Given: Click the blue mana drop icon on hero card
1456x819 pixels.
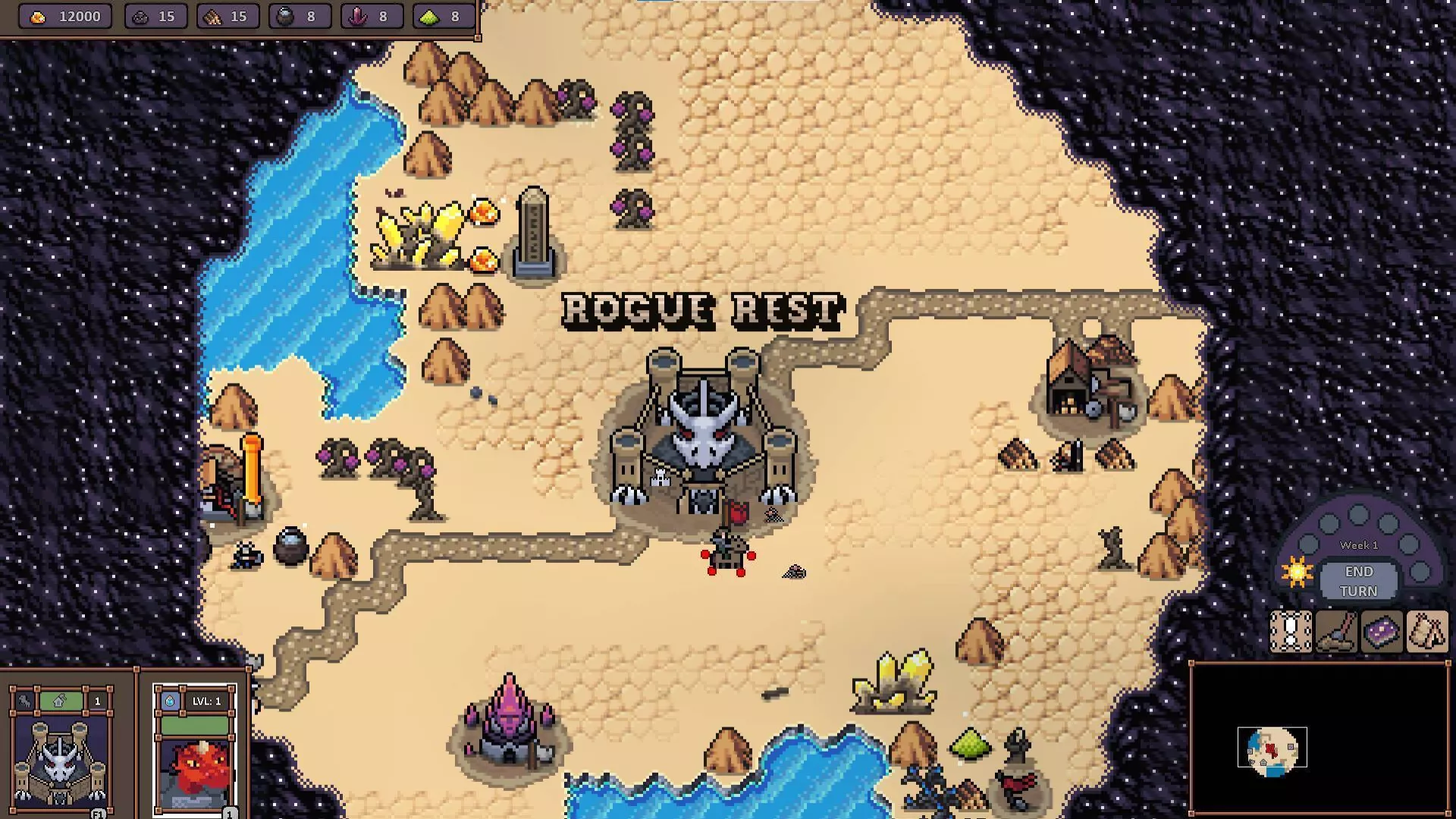Looking at the screenshot, I should 170,701.
